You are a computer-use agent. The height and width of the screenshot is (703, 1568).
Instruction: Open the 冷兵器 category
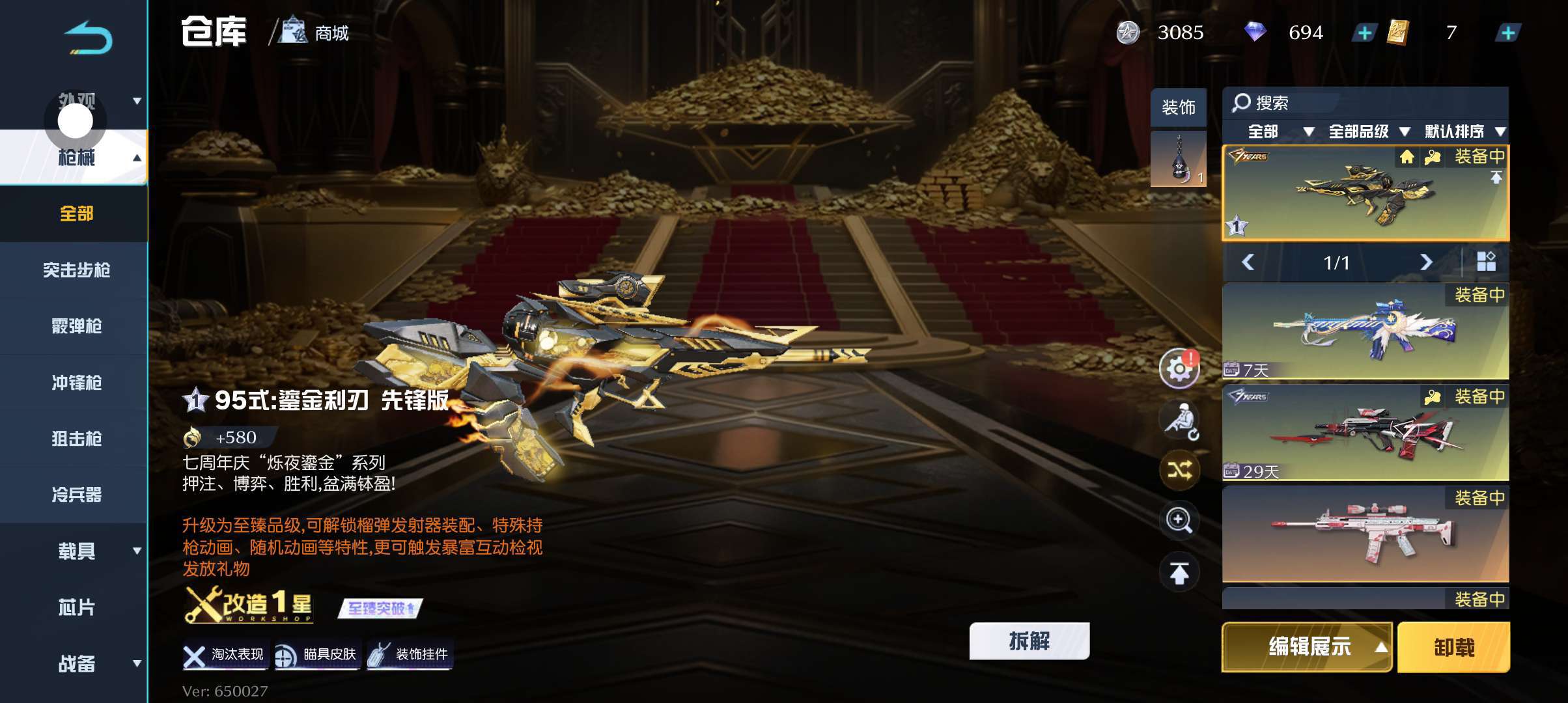coord(76,495)
